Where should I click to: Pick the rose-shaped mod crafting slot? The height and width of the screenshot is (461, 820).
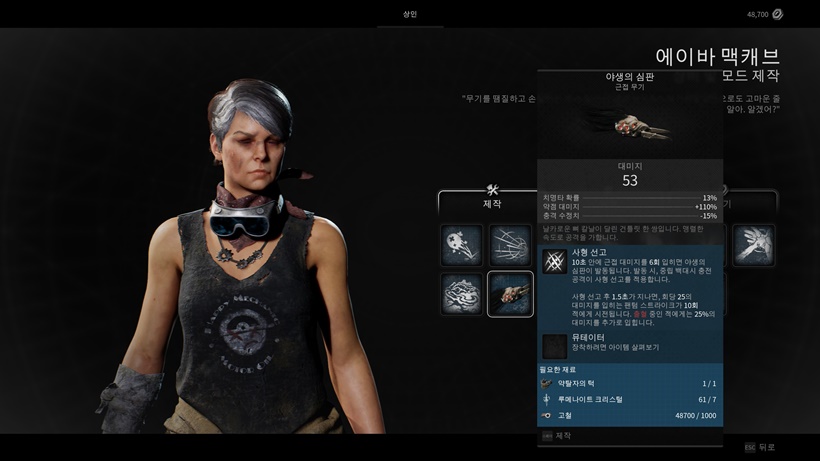coord(462,294)
